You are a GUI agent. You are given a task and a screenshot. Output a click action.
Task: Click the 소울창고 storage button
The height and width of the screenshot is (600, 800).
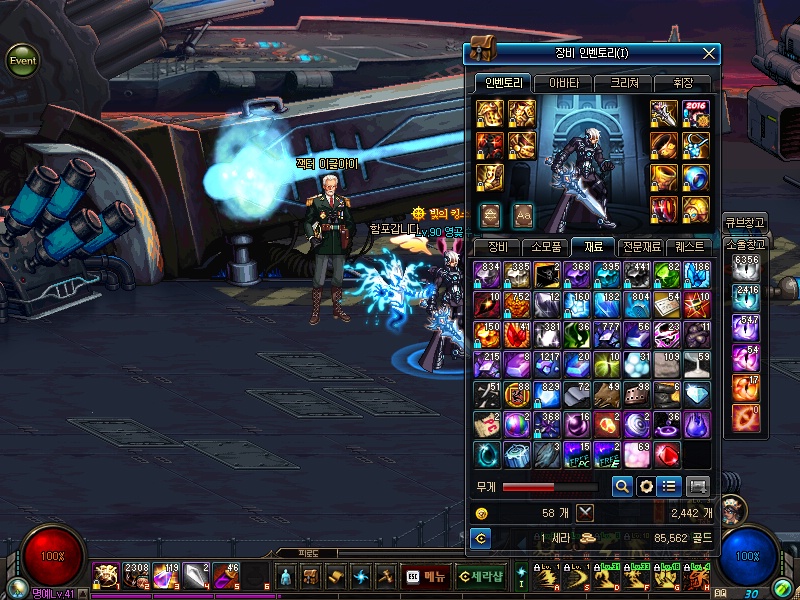[744, 243]
